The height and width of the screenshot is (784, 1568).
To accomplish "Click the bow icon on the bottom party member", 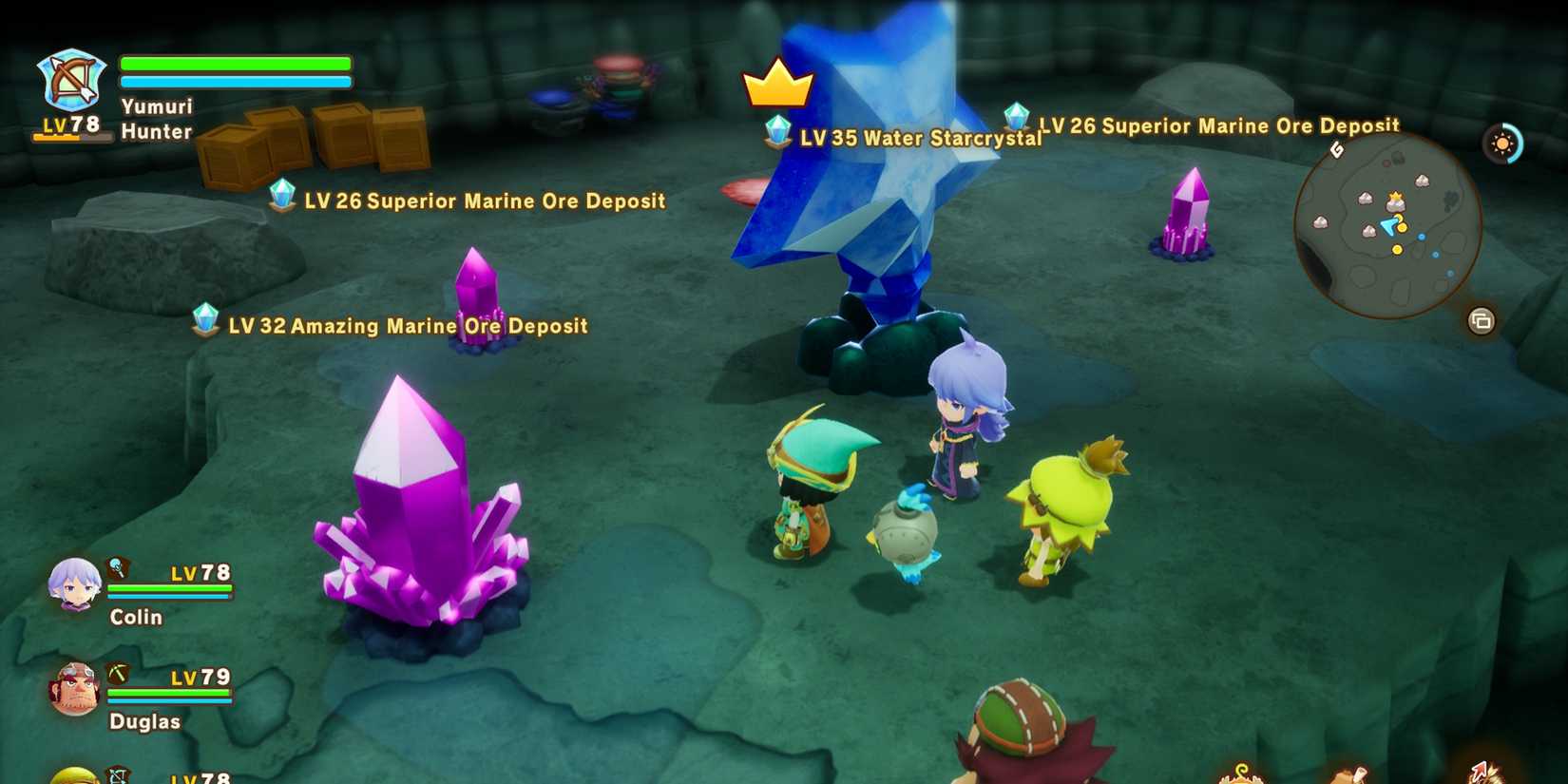I will pos(118,775).
